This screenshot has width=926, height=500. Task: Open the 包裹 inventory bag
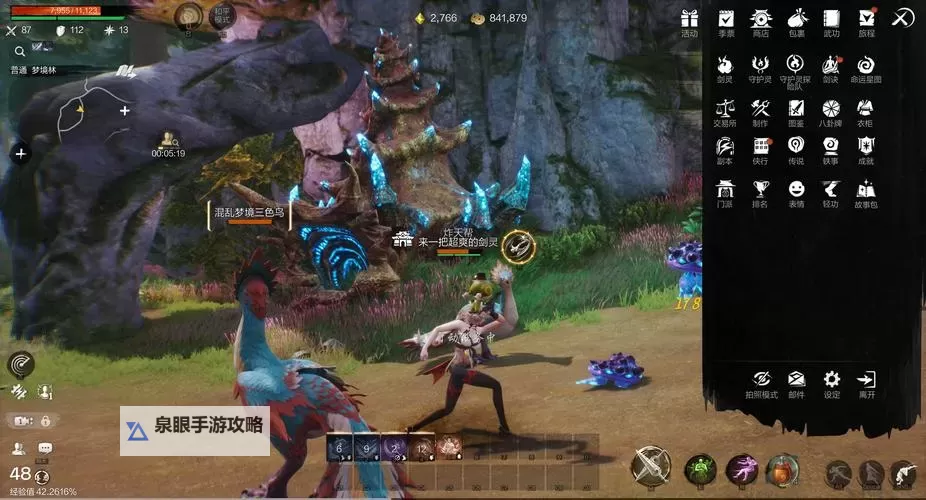click(x=796, y=19)
